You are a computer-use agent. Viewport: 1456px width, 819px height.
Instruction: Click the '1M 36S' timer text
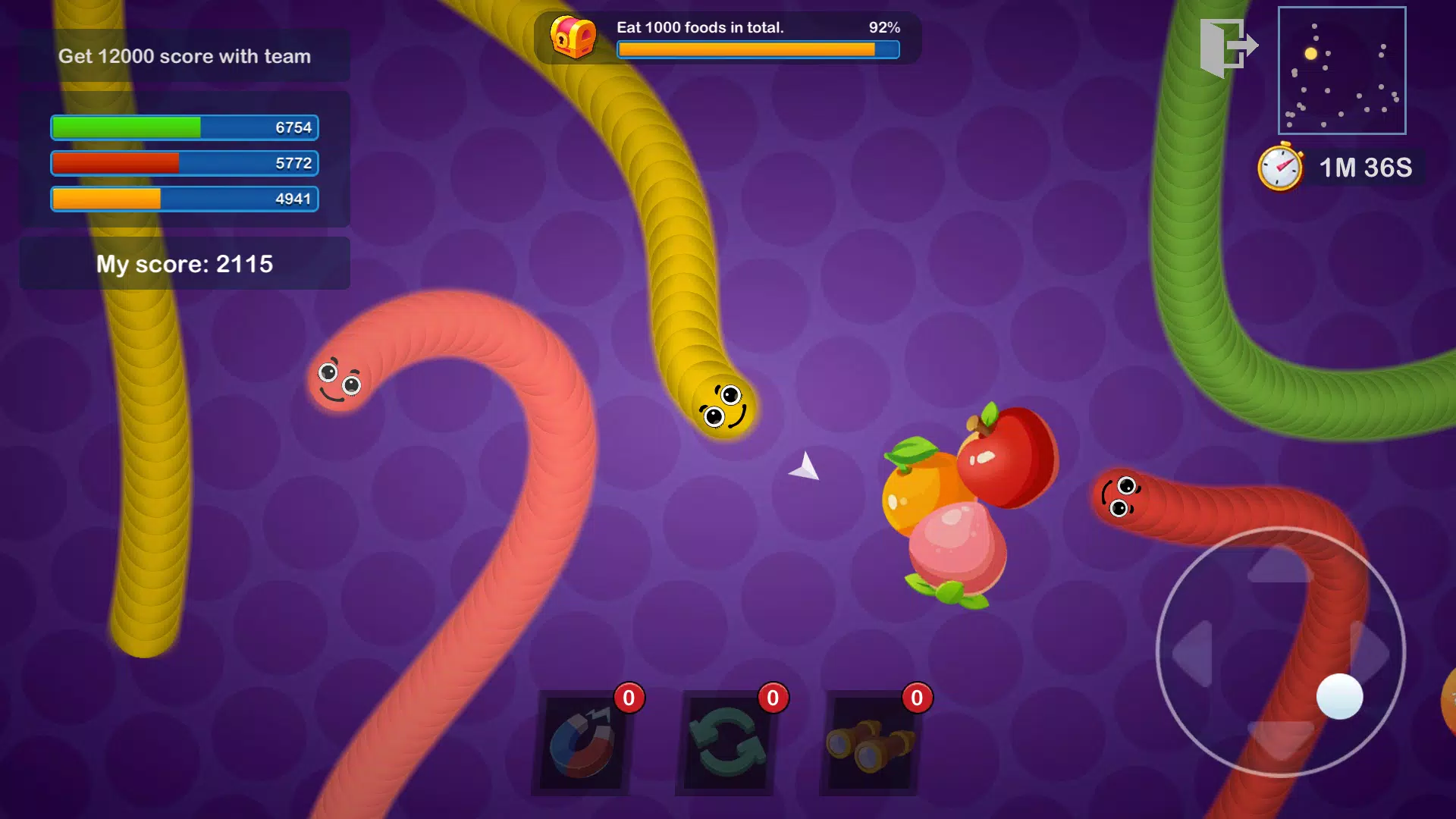pos(1365,168)
